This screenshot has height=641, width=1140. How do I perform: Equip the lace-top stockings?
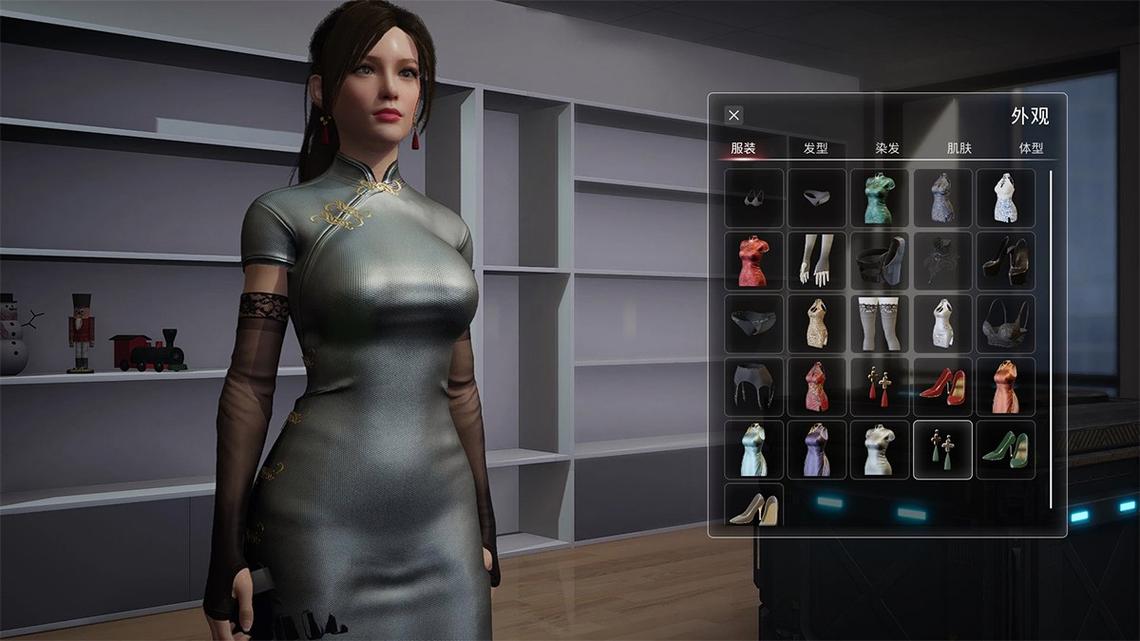pyautogui.click(x=880, y=324)
